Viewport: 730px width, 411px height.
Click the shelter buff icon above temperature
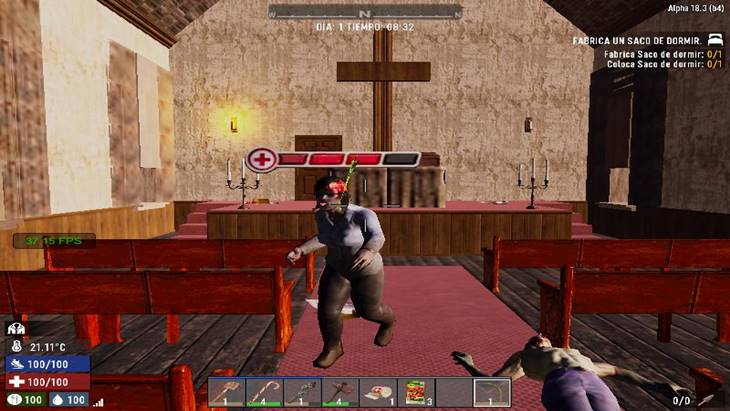16,328
